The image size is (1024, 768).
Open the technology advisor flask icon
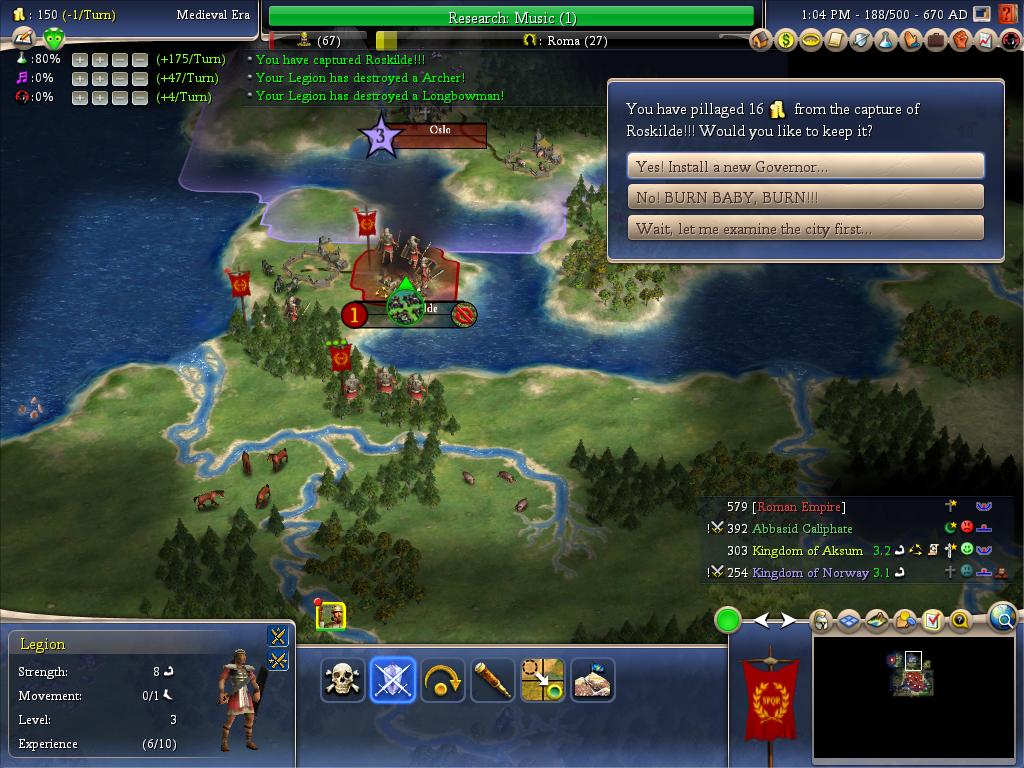point(886,40)
